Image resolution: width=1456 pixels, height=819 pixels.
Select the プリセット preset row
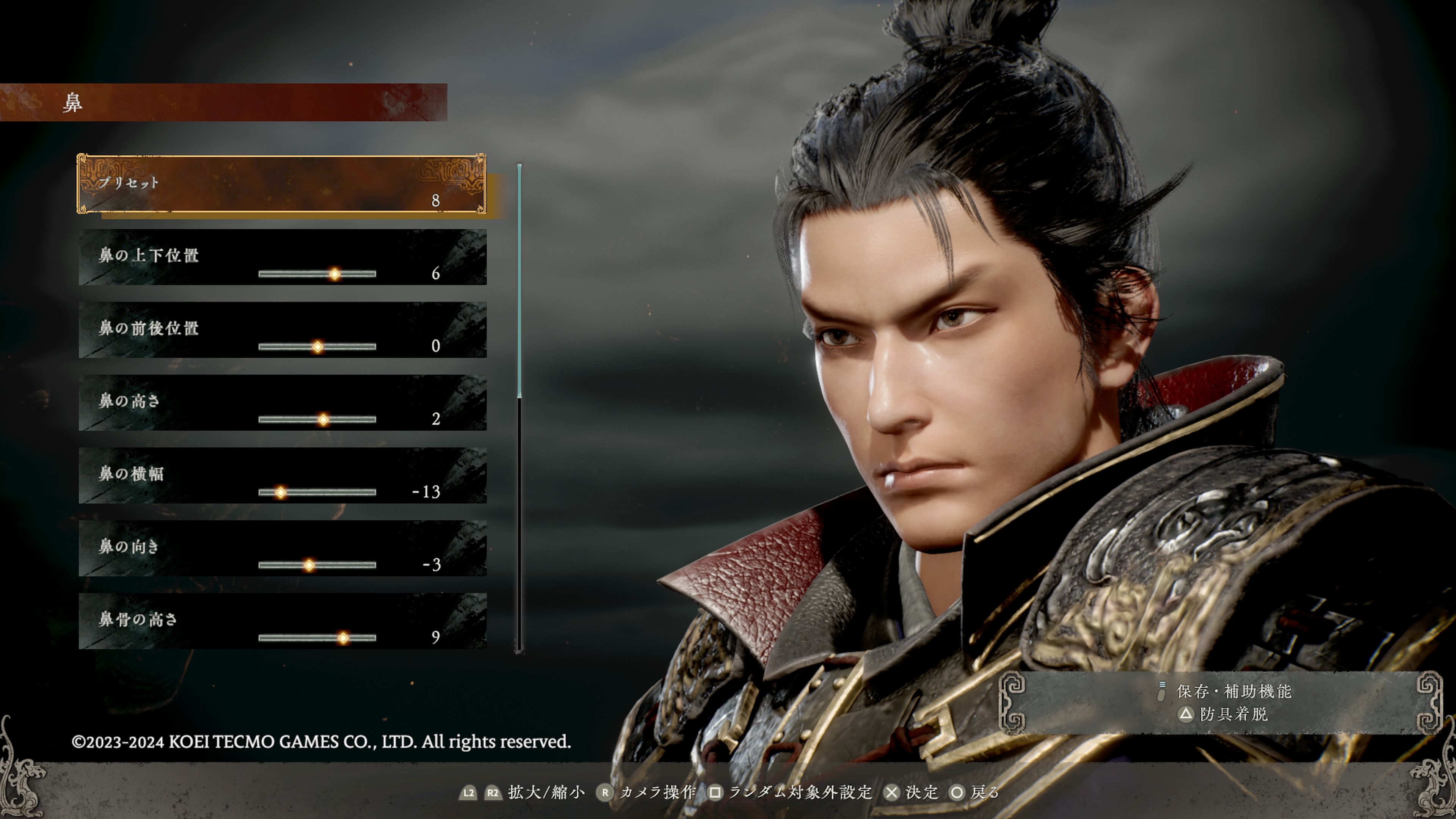281,184
